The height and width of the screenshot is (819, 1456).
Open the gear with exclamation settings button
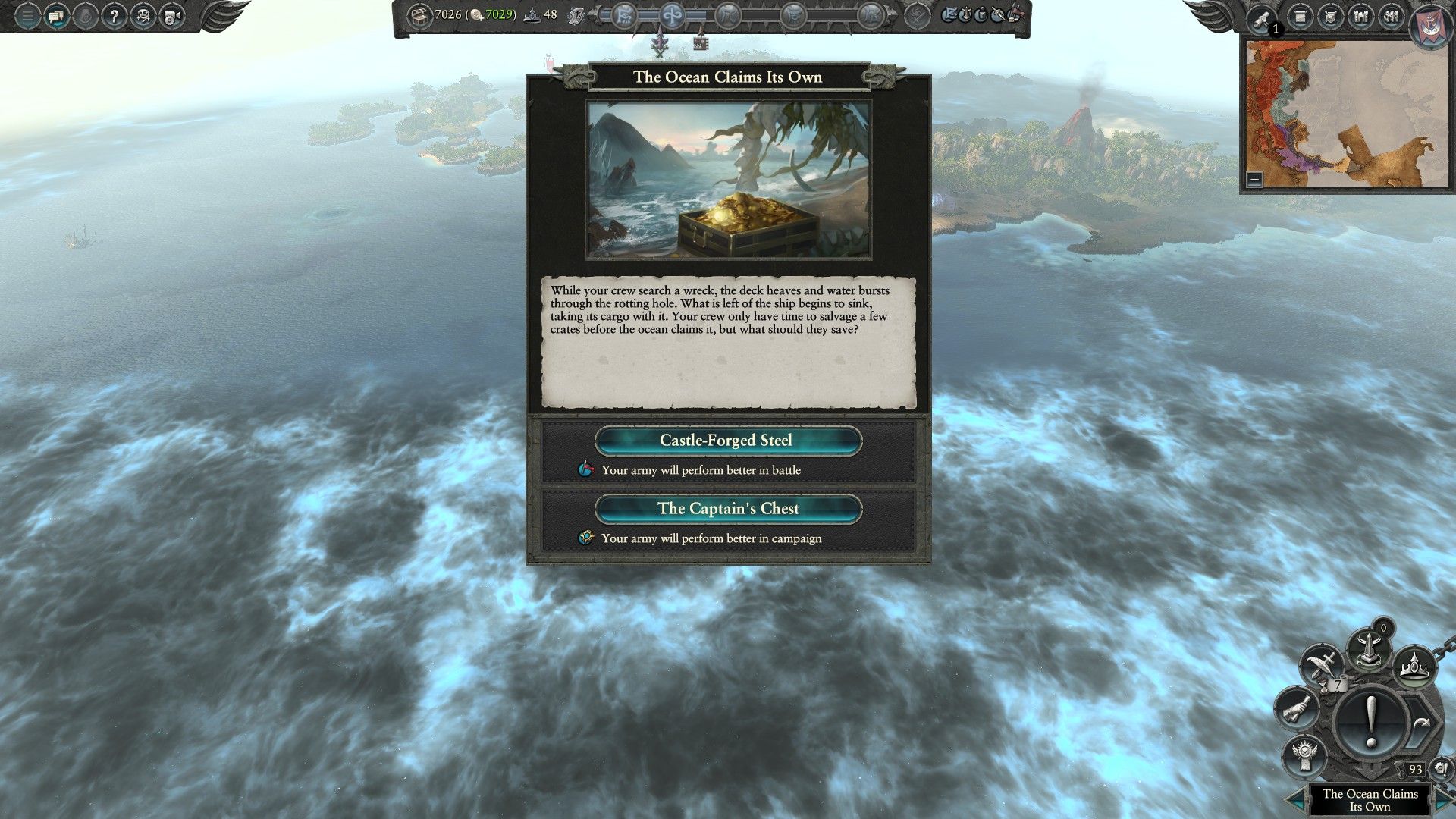click(1441, 769)
